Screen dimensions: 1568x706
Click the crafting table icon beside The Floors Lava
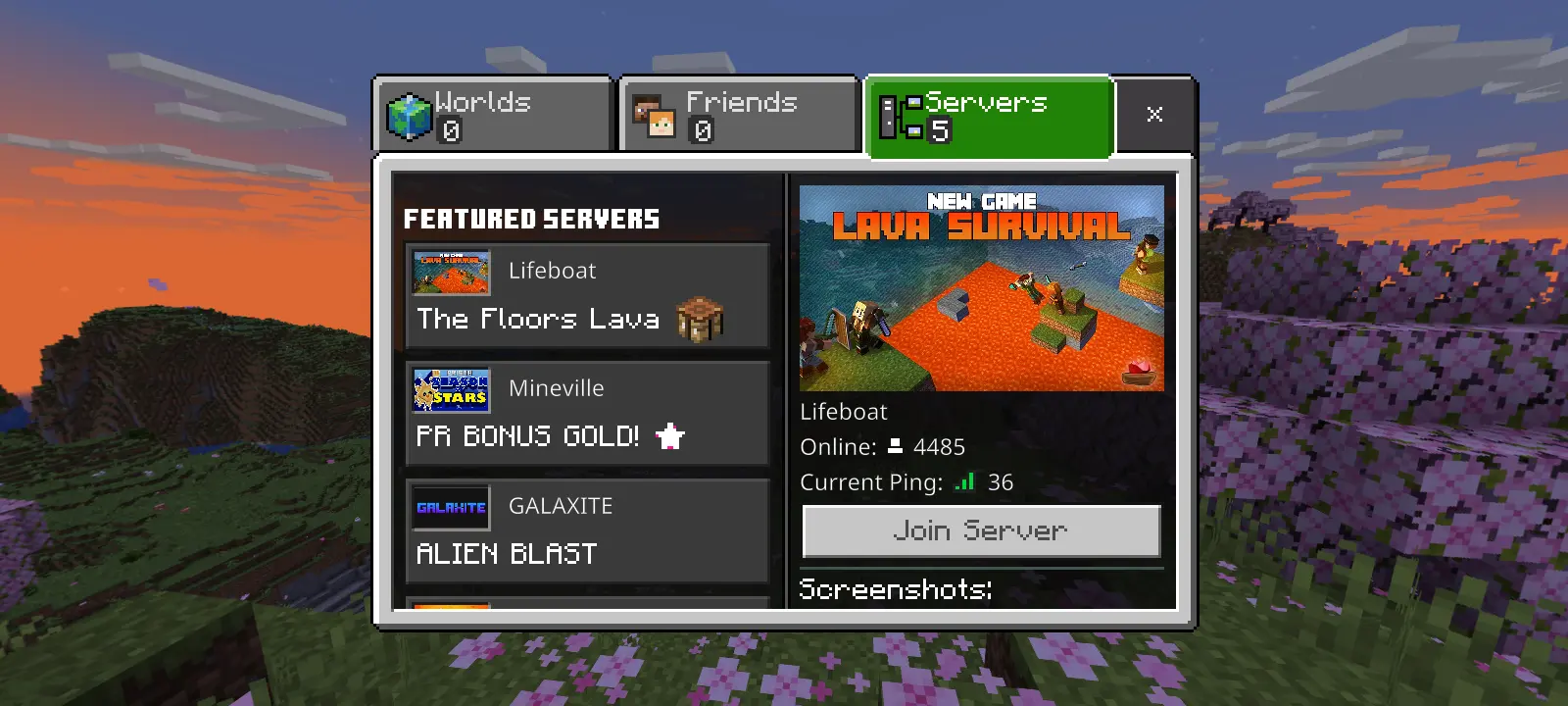(x=700, y=318)
